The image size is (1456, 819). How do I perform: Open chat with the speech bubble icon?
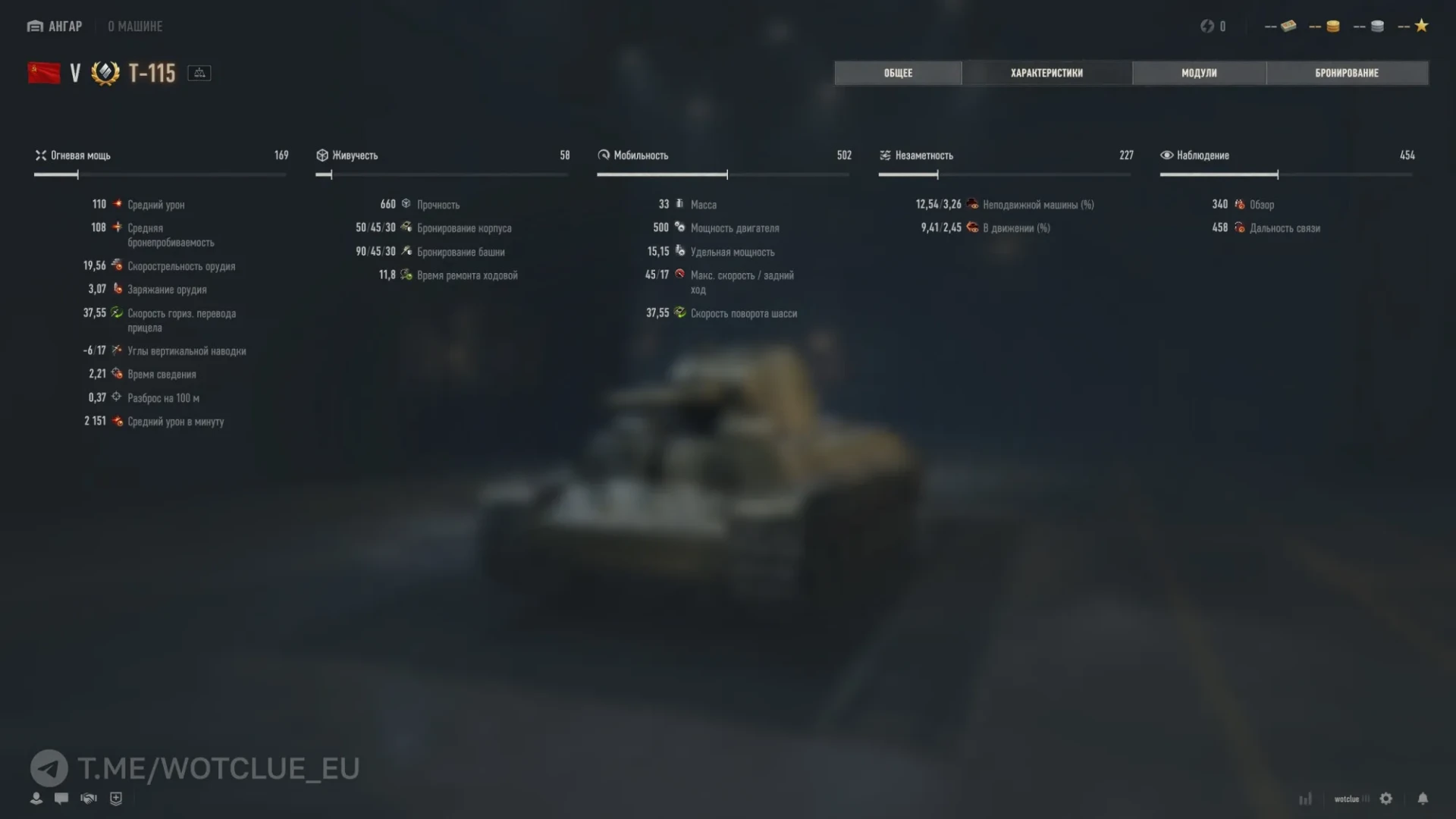coord(62,799)
